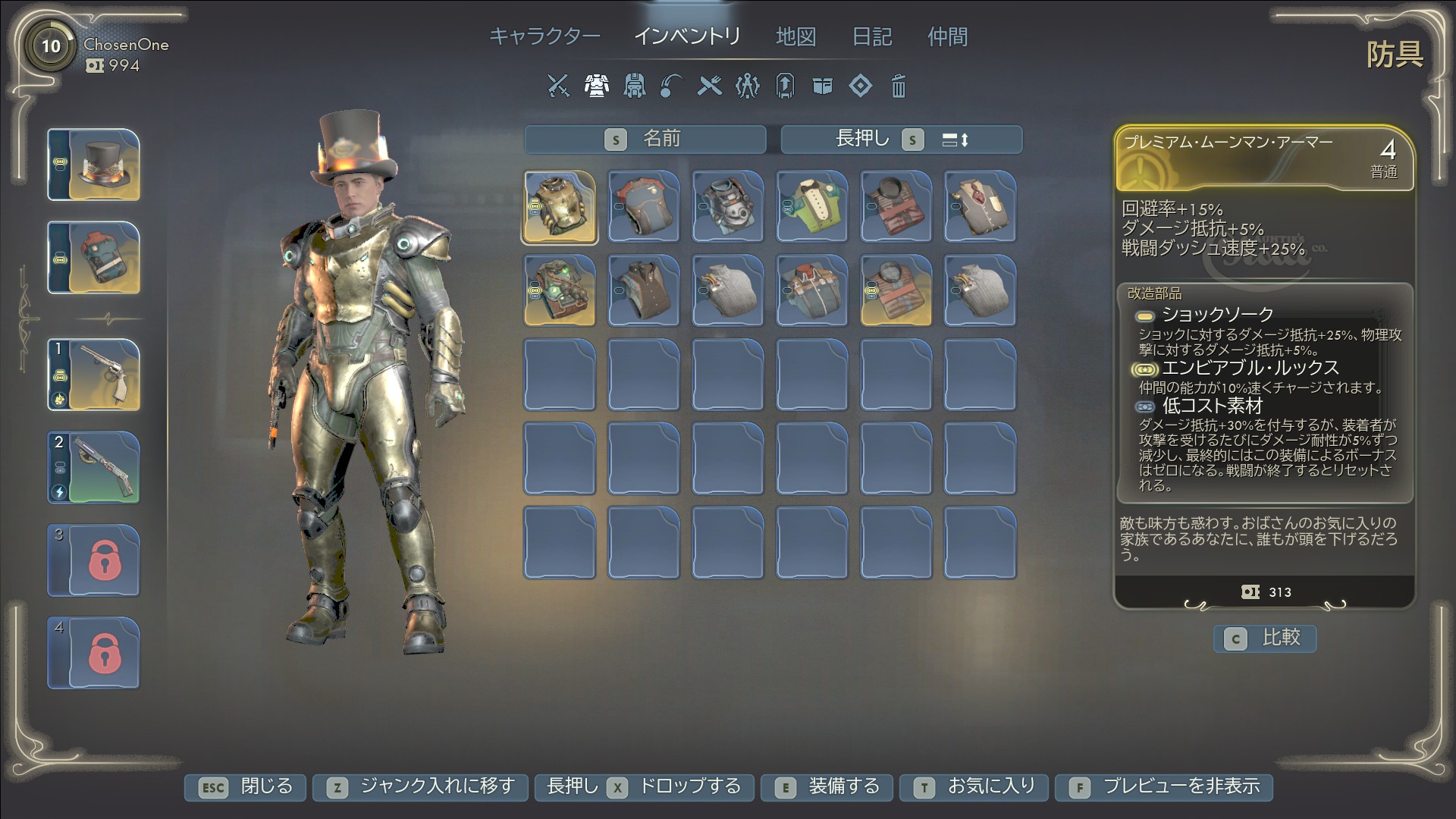Choose the grey vest with red tie

click(980, 206)
